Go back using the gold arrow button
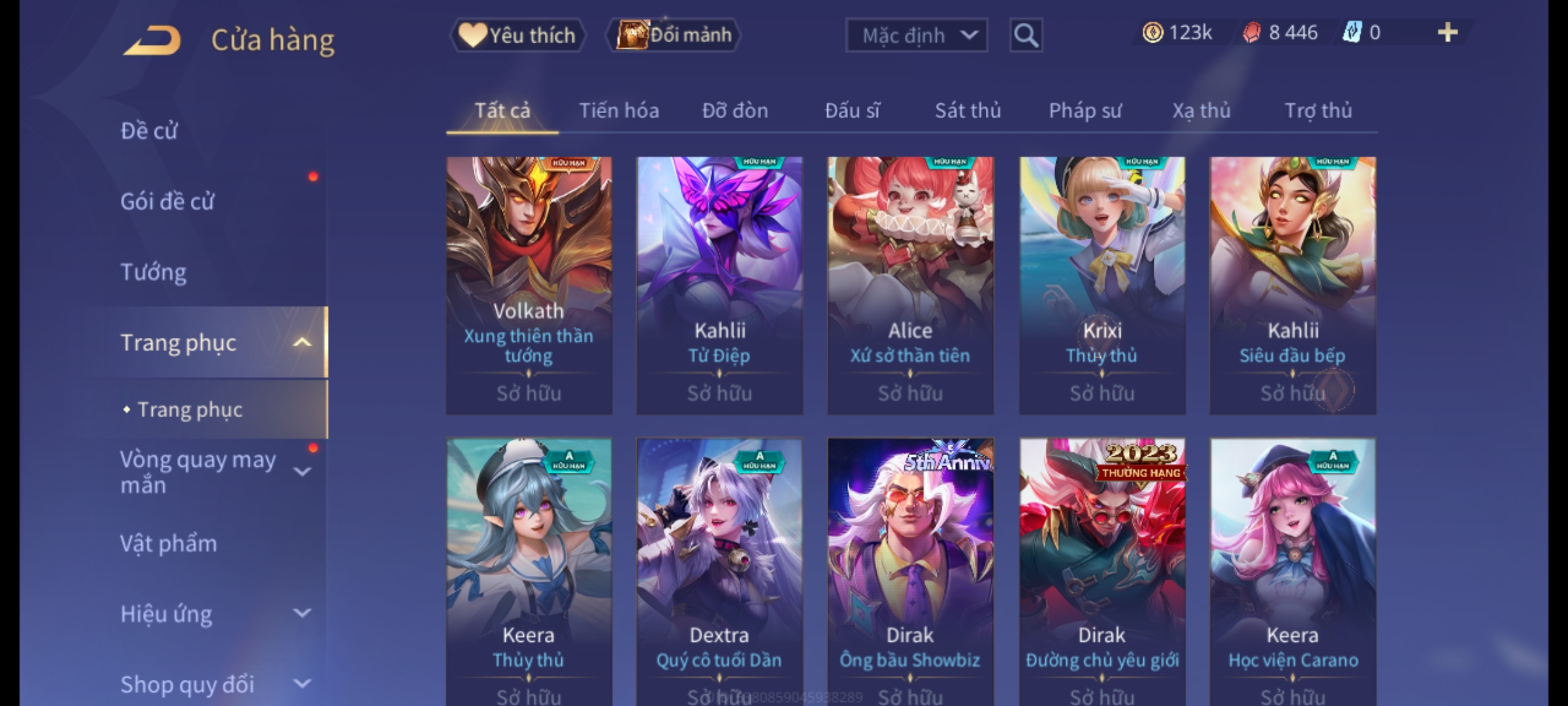This screenshot has height=706, width=1568. pyautogui.click(x=152, y=41)
